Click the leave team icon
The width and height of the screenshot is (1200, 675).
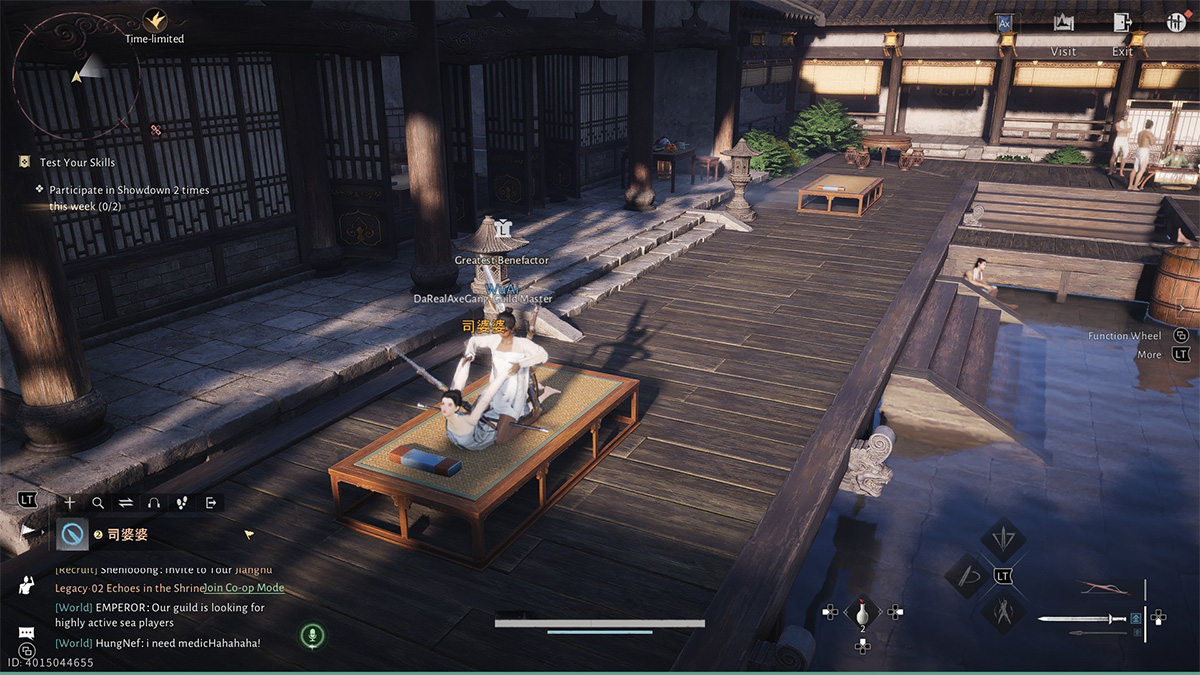pyautogui.click(x=211, y=502)
